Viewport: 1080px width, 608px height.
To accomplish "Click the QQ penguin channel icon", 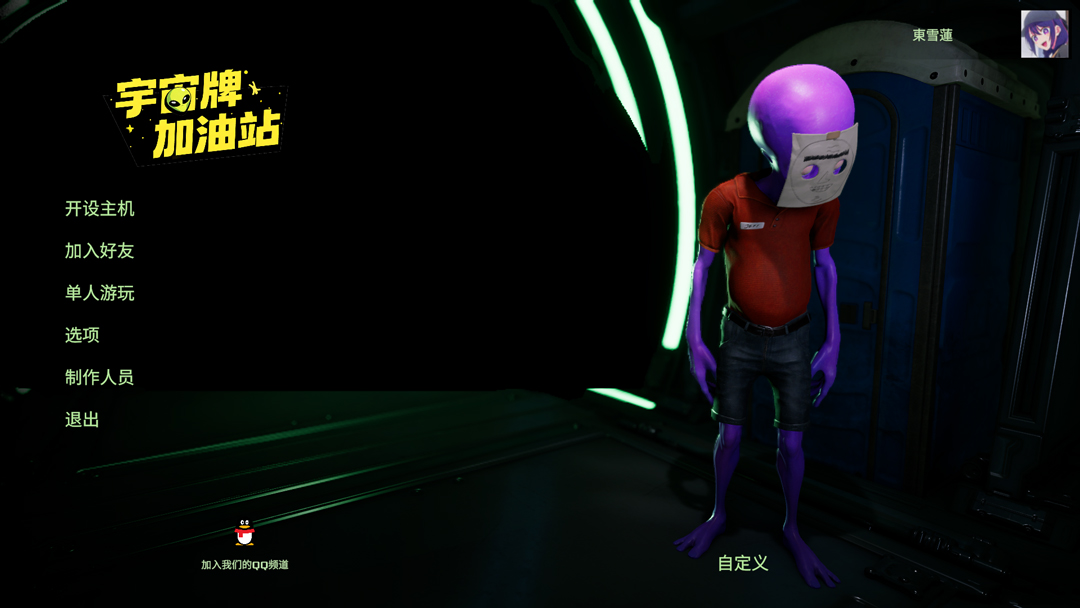I will pos(244,533).
